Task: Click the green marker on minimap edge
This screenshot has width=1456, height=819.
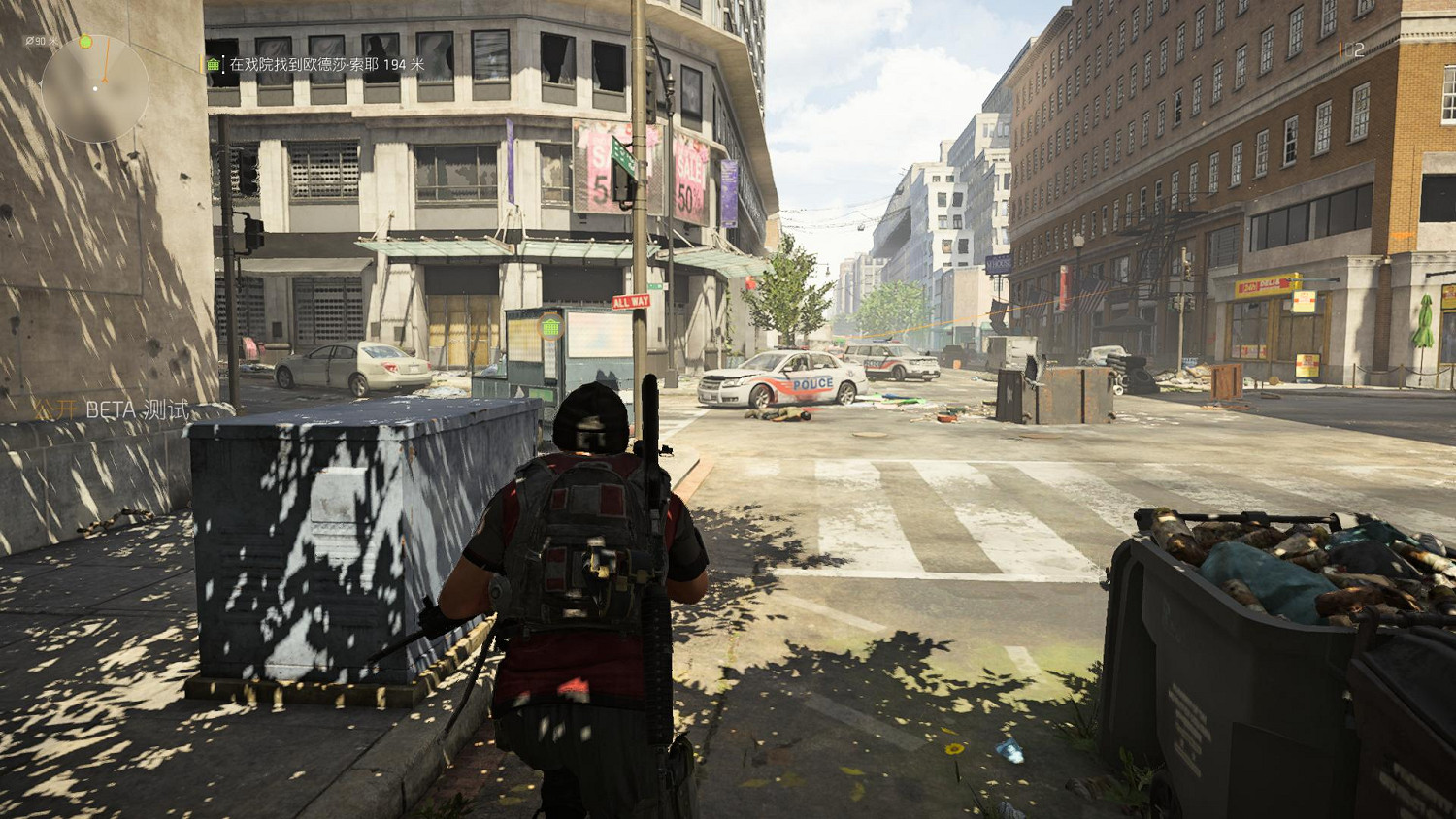Action: click(85, 42)
